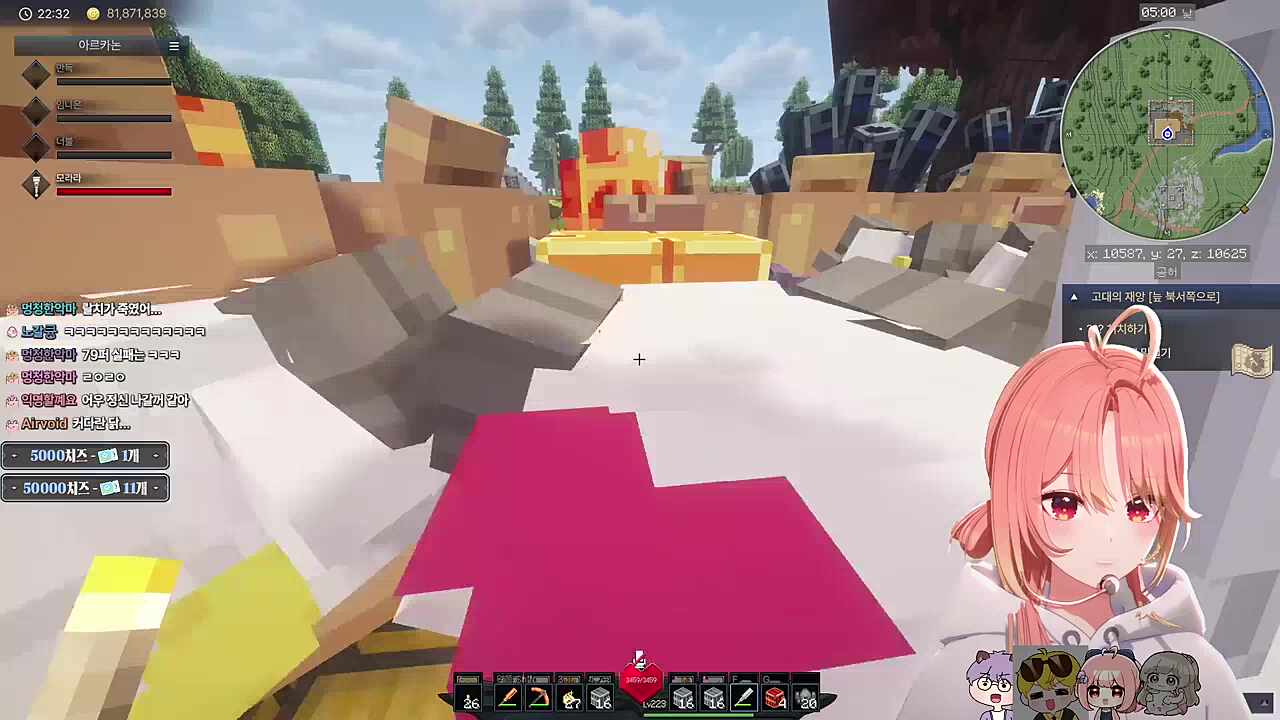Click the 5000치즈 donation goal banner
Screen dimensions: 1280x720
[x=85, y=456]
